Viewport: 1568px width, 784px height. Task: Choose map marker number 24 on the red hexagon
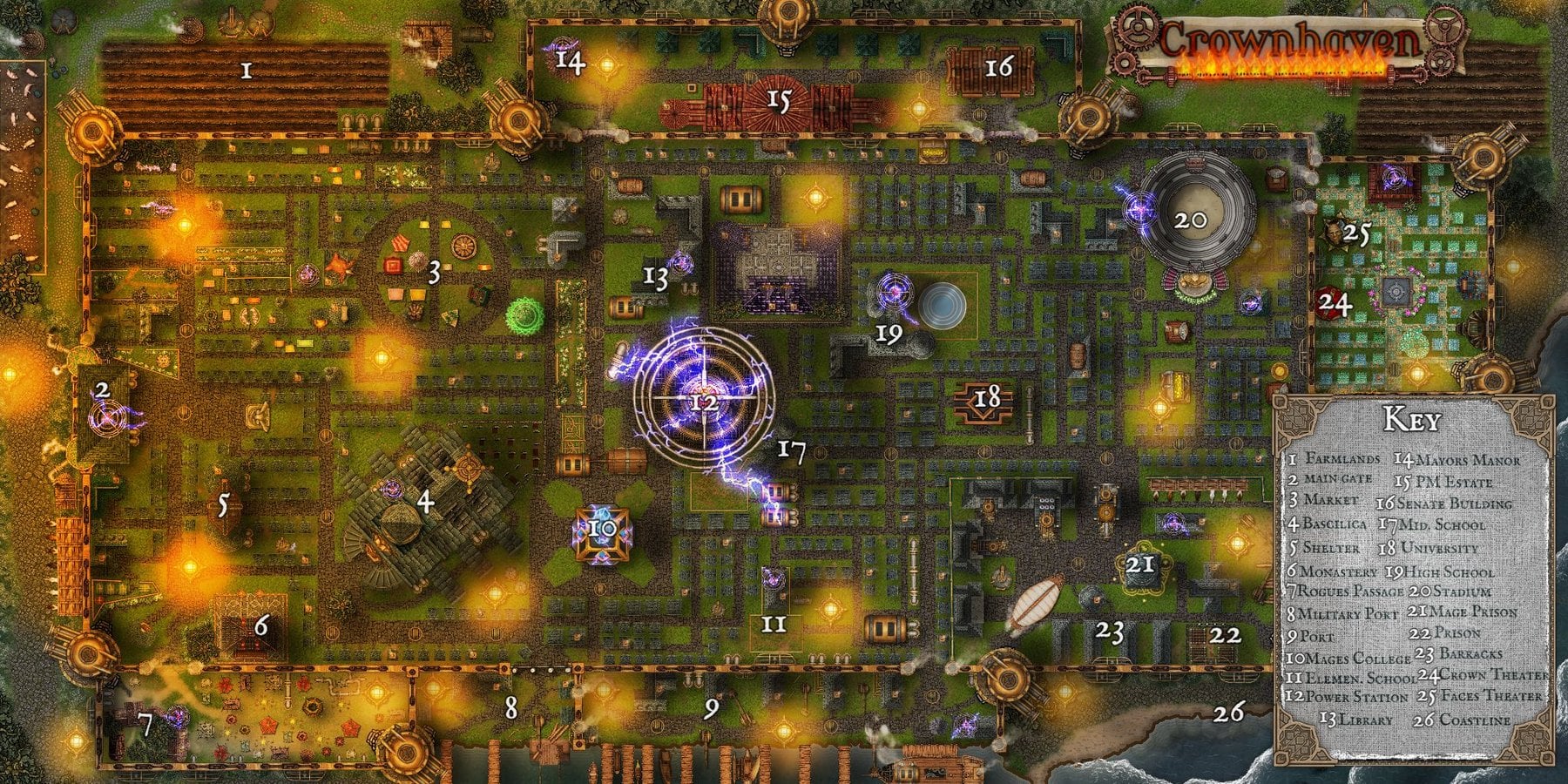(1335, 303)
